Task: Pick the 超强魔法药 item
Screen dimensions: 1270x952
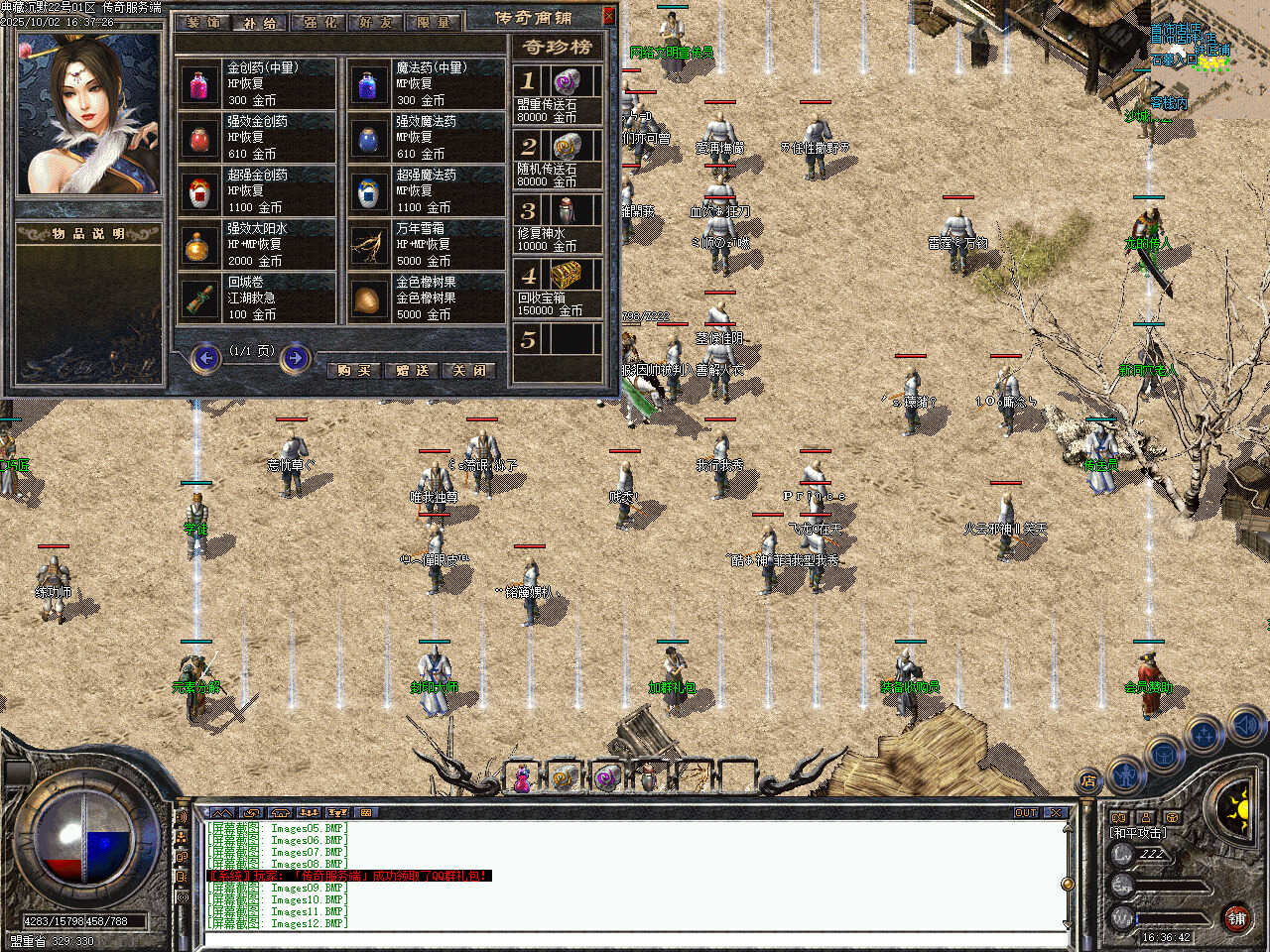Action: [x=427, y=191]
